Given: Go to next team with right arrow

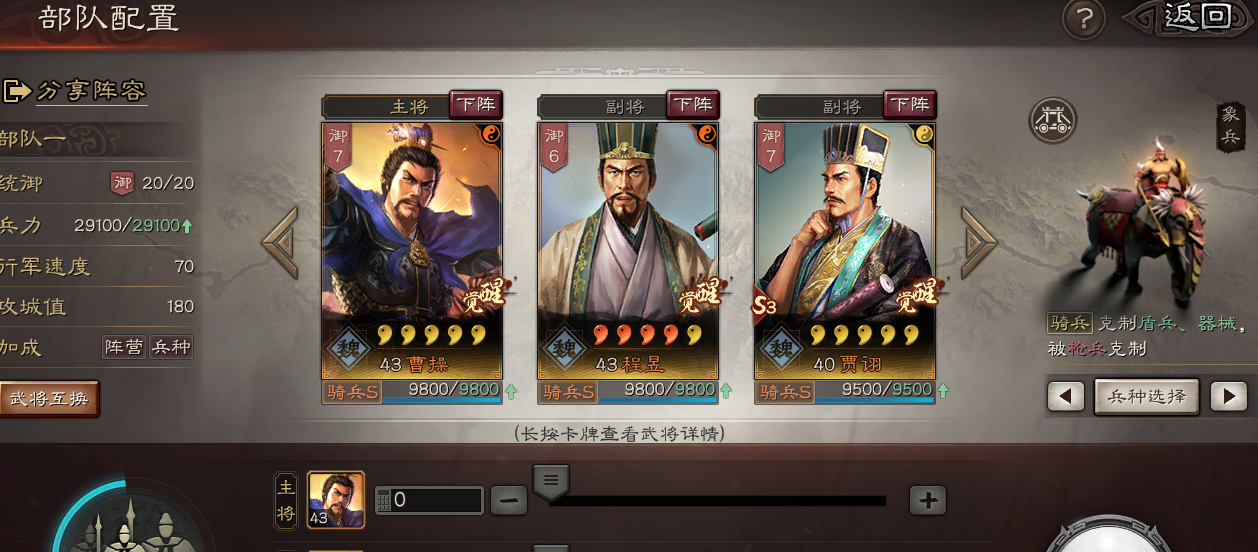Looking at the screenshot, I should coord(979,242).
